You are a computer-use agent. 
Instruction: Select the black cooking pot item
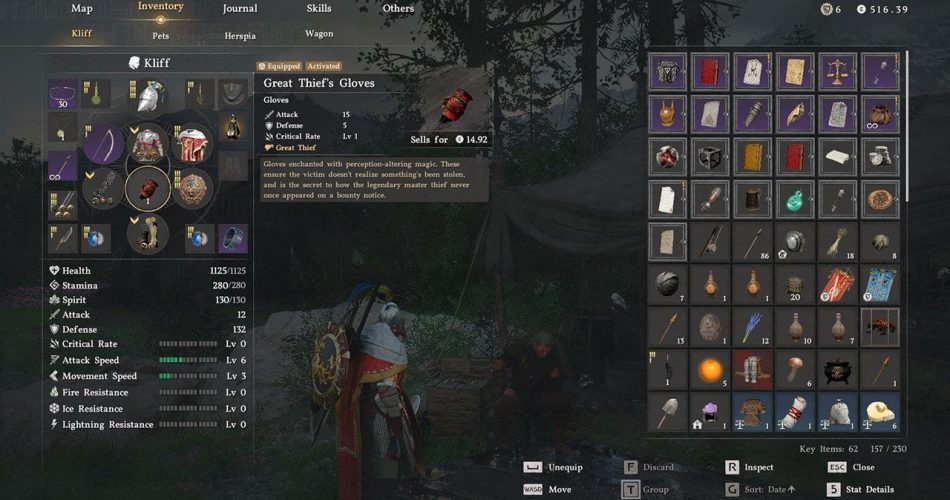pyautogui.click(x=837, y=370)
